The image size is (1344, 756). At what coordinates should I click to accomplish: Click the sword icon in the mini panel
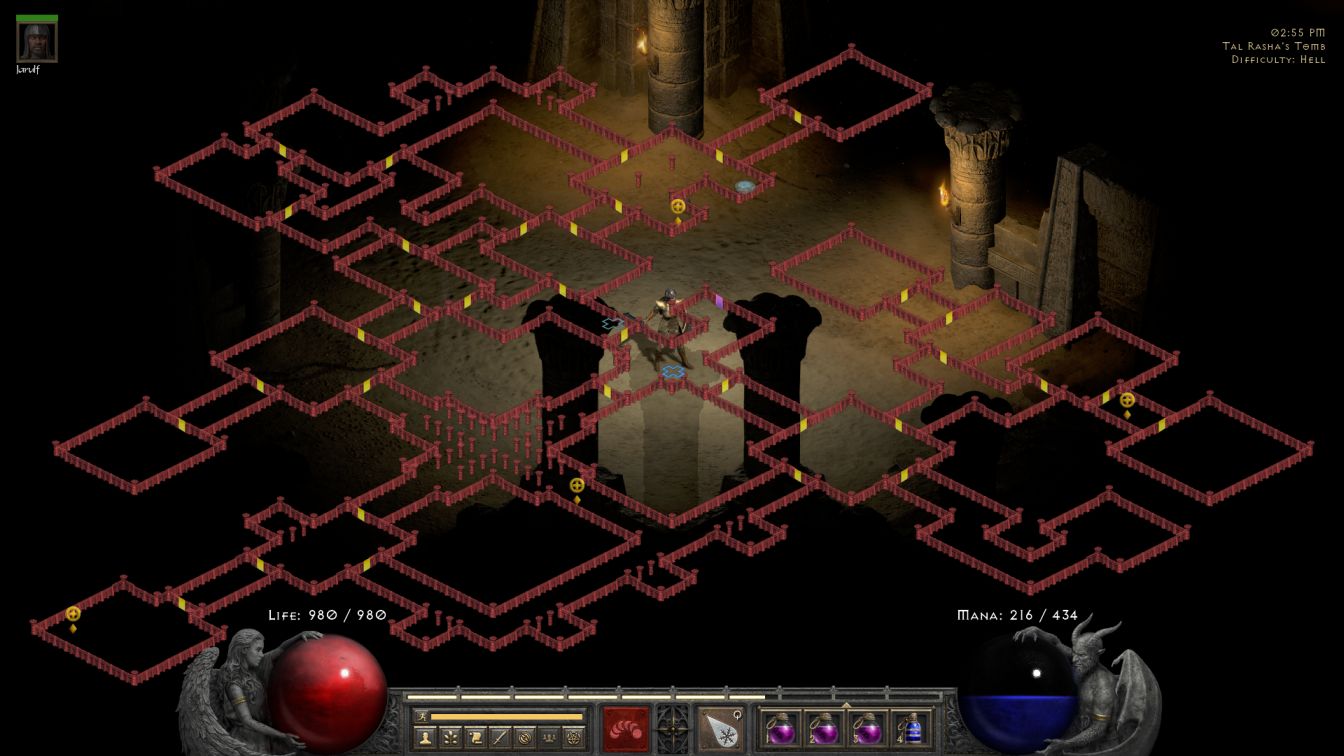pyautogui.click(x=499, y=738)
